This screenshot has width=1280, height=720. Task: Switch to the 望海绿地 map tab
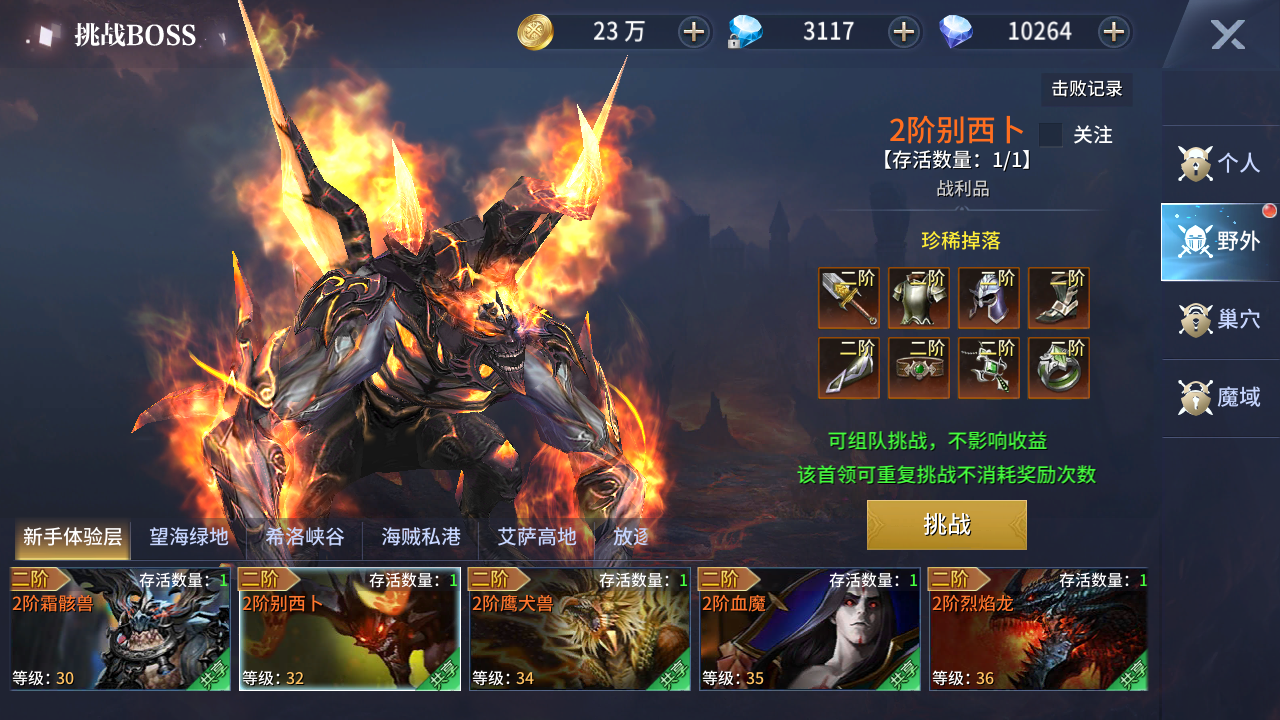click(x=189, y=538)
